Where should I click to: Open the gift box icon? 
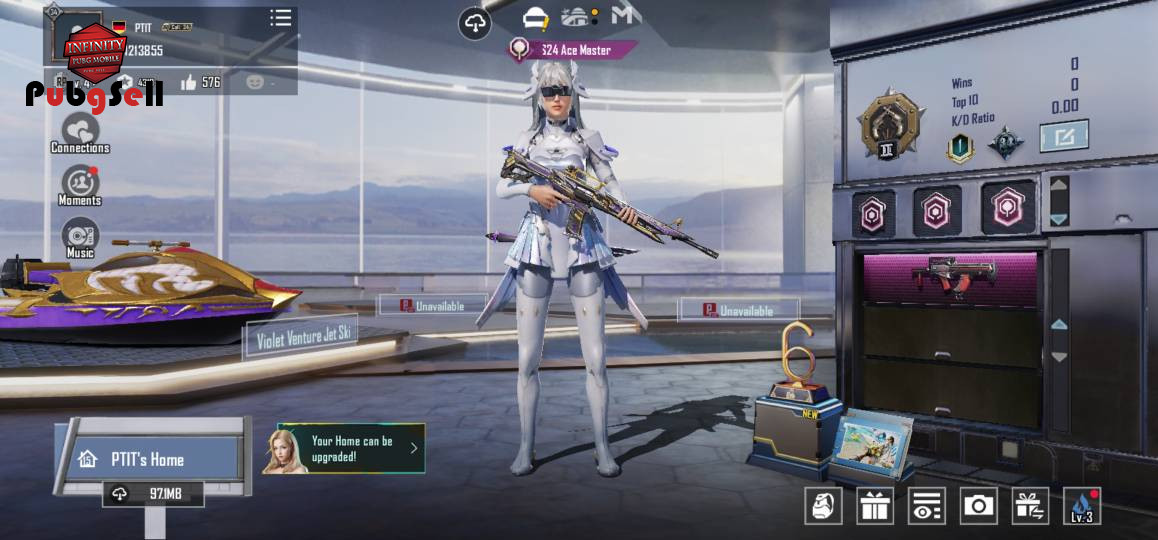pos(875,506)
